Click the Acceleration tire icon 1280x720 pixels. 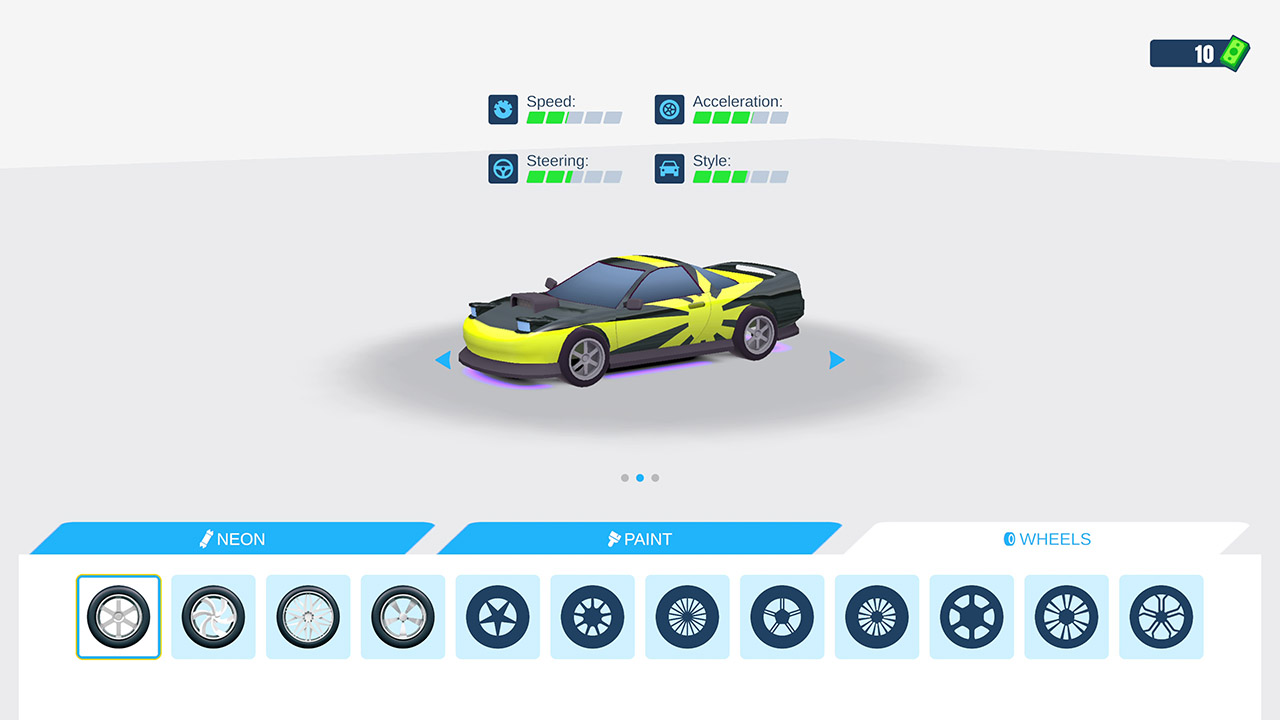(x=669, y=109)
